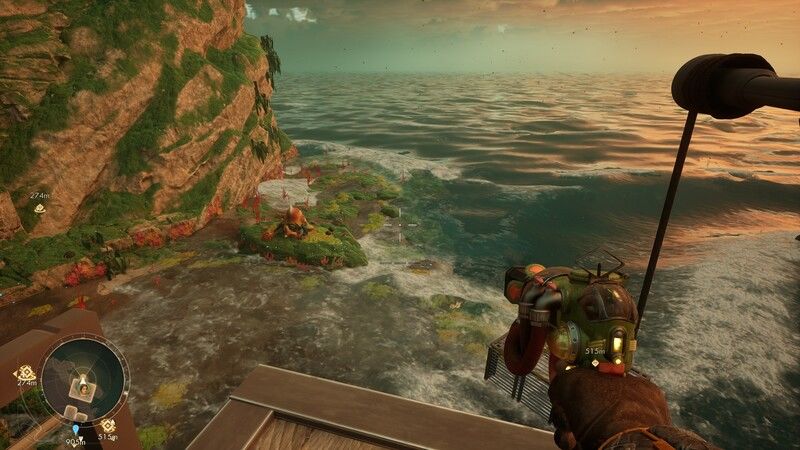
Task: Click the 274m waypoint icon on the cliff
Action: 39,208
